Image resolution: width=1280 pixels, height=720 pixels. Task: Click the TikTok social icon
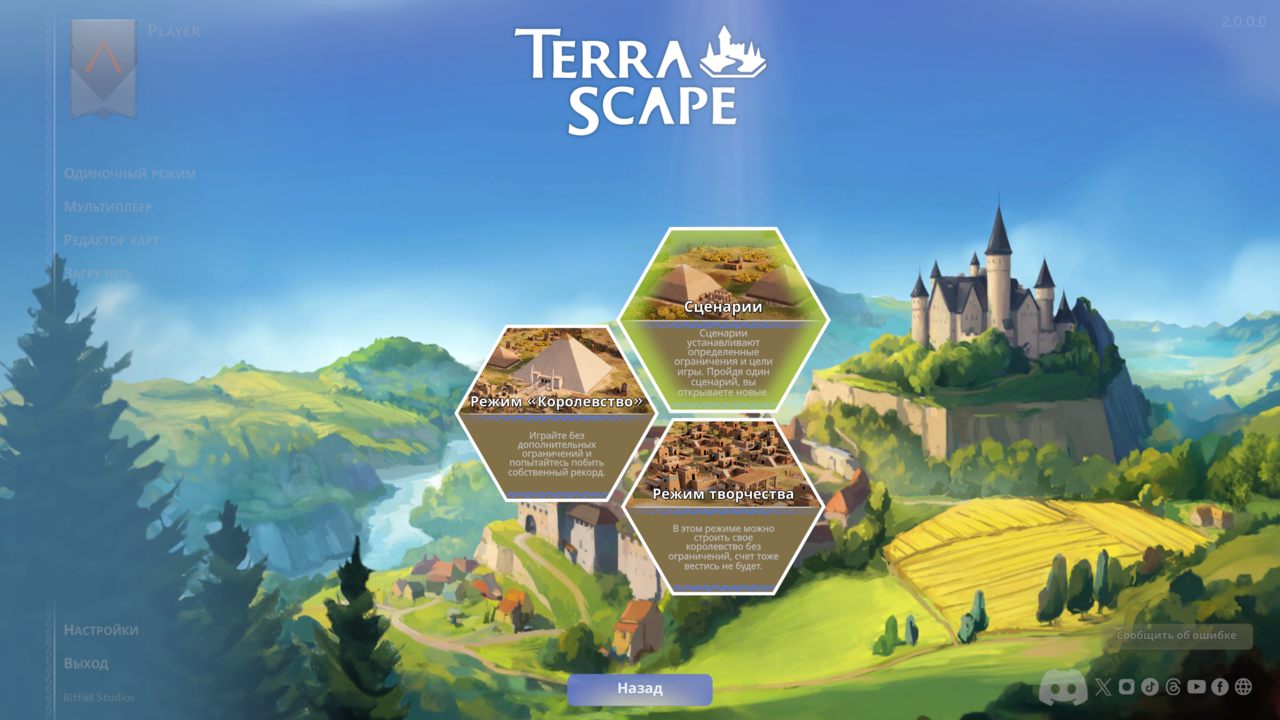coord(1150,688)
